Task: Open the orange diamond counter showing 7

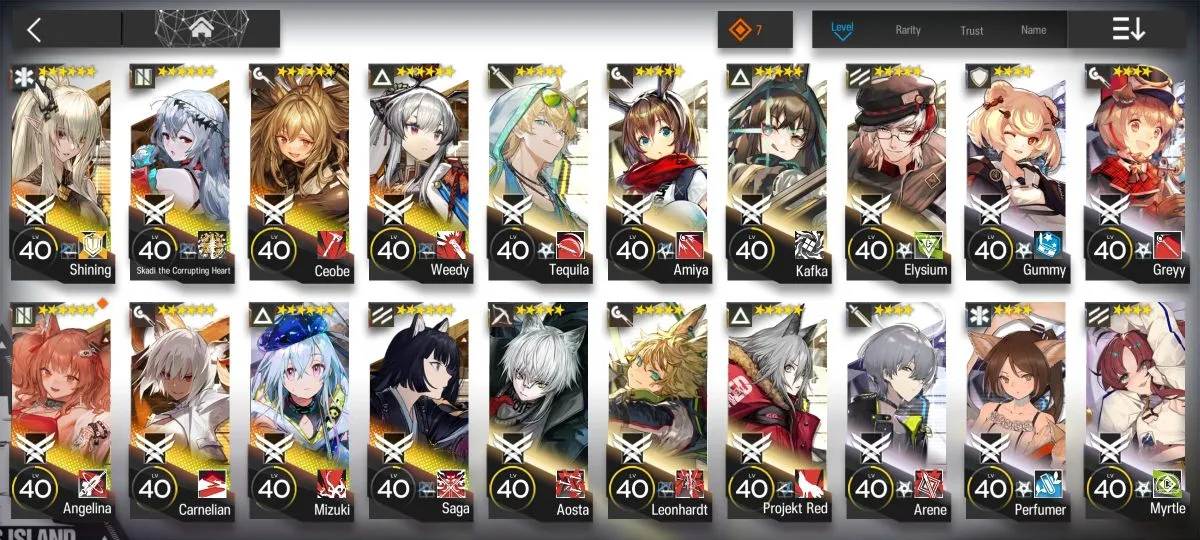Action: click(x=754, y=30)
